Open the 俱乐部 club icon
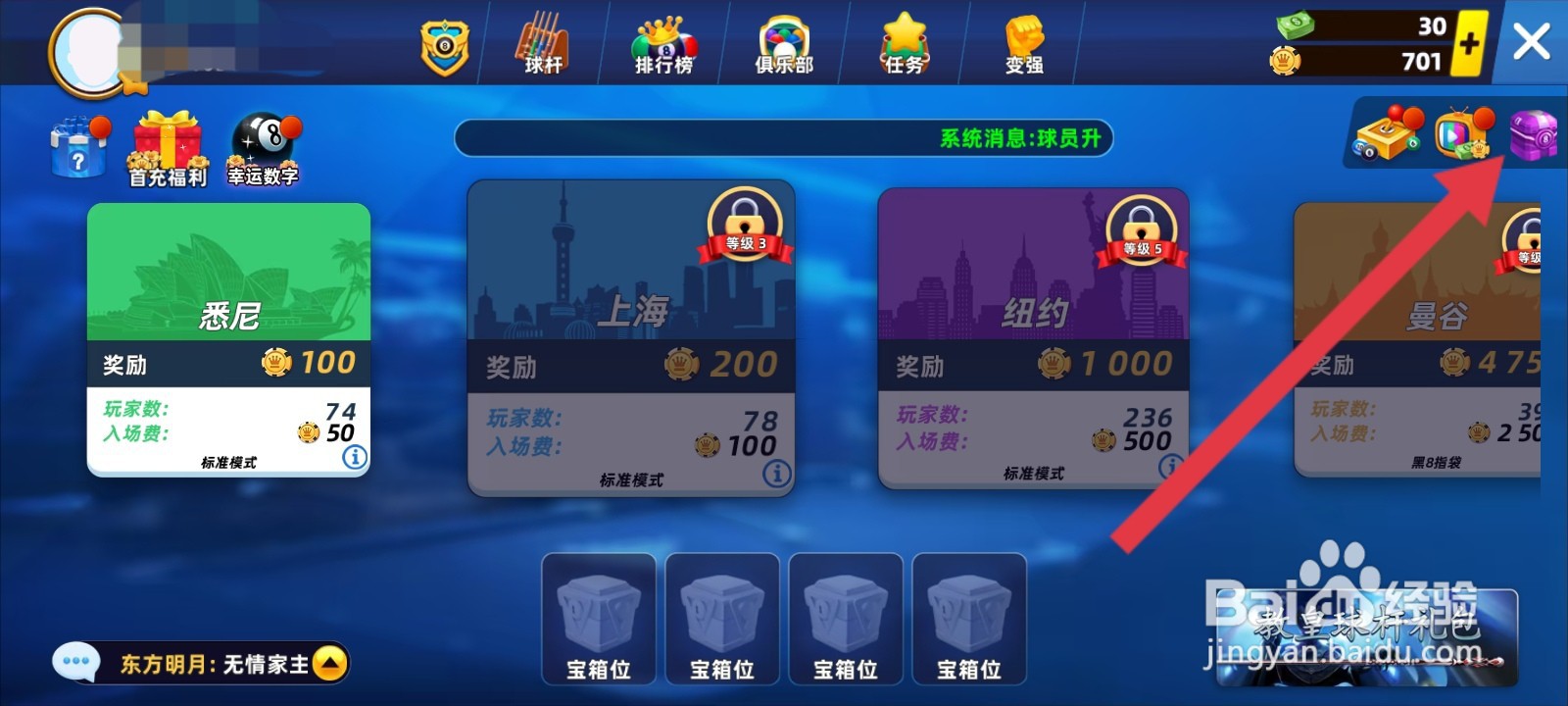This screenshot has width=1568, height=706. tap(784, 42)
